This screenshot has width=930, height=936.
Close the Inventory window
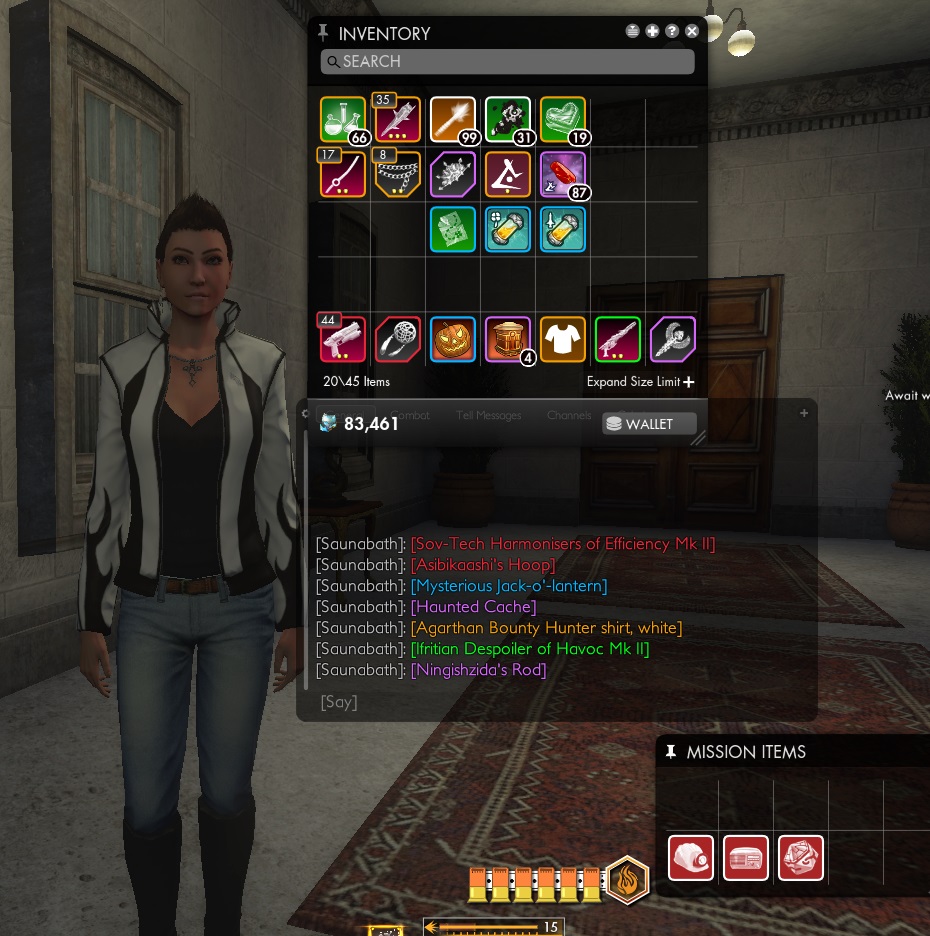tap(692, 31)
